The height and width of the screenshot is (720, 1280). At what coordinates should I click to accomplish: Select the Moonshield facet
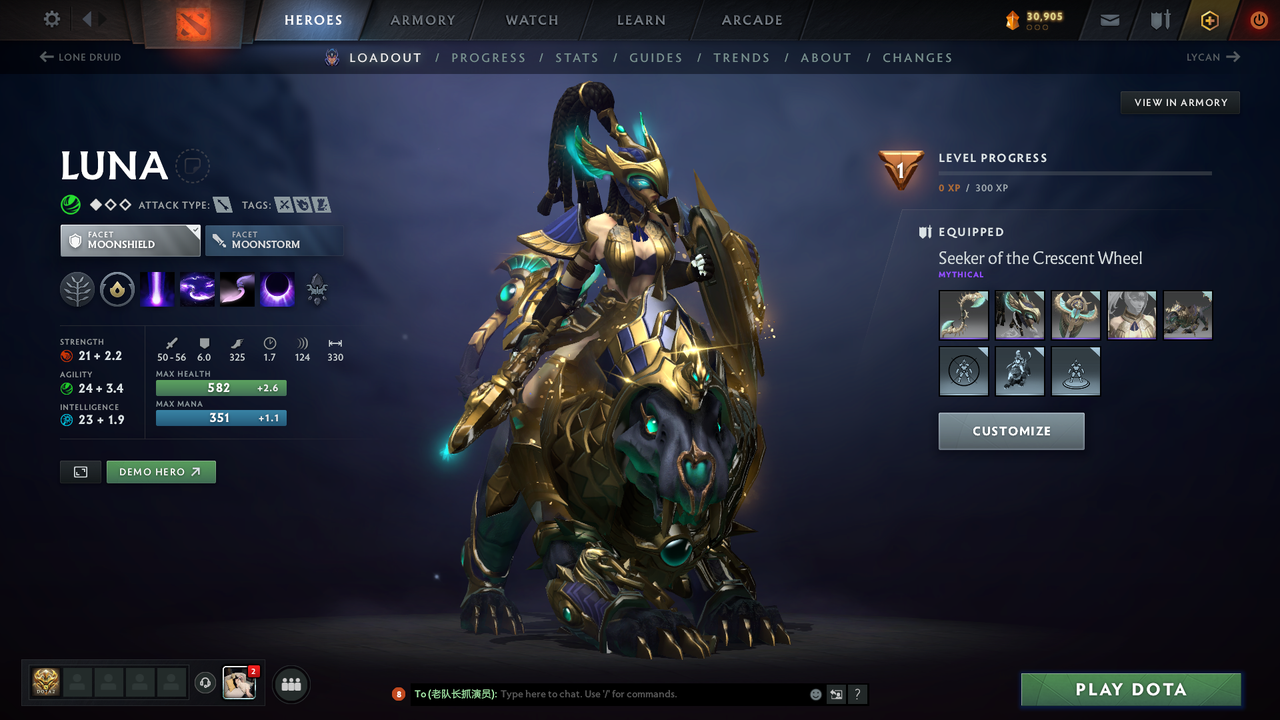tap(130, 240)
